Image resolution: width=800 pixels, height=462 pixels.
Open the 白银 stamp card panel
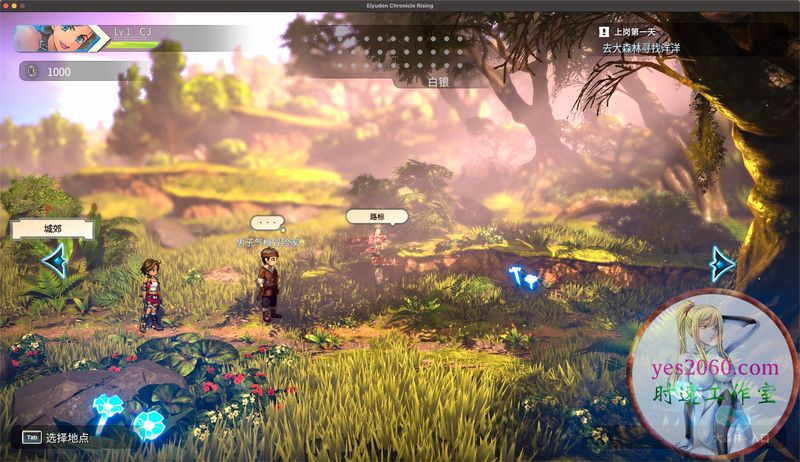click(437, 81)
